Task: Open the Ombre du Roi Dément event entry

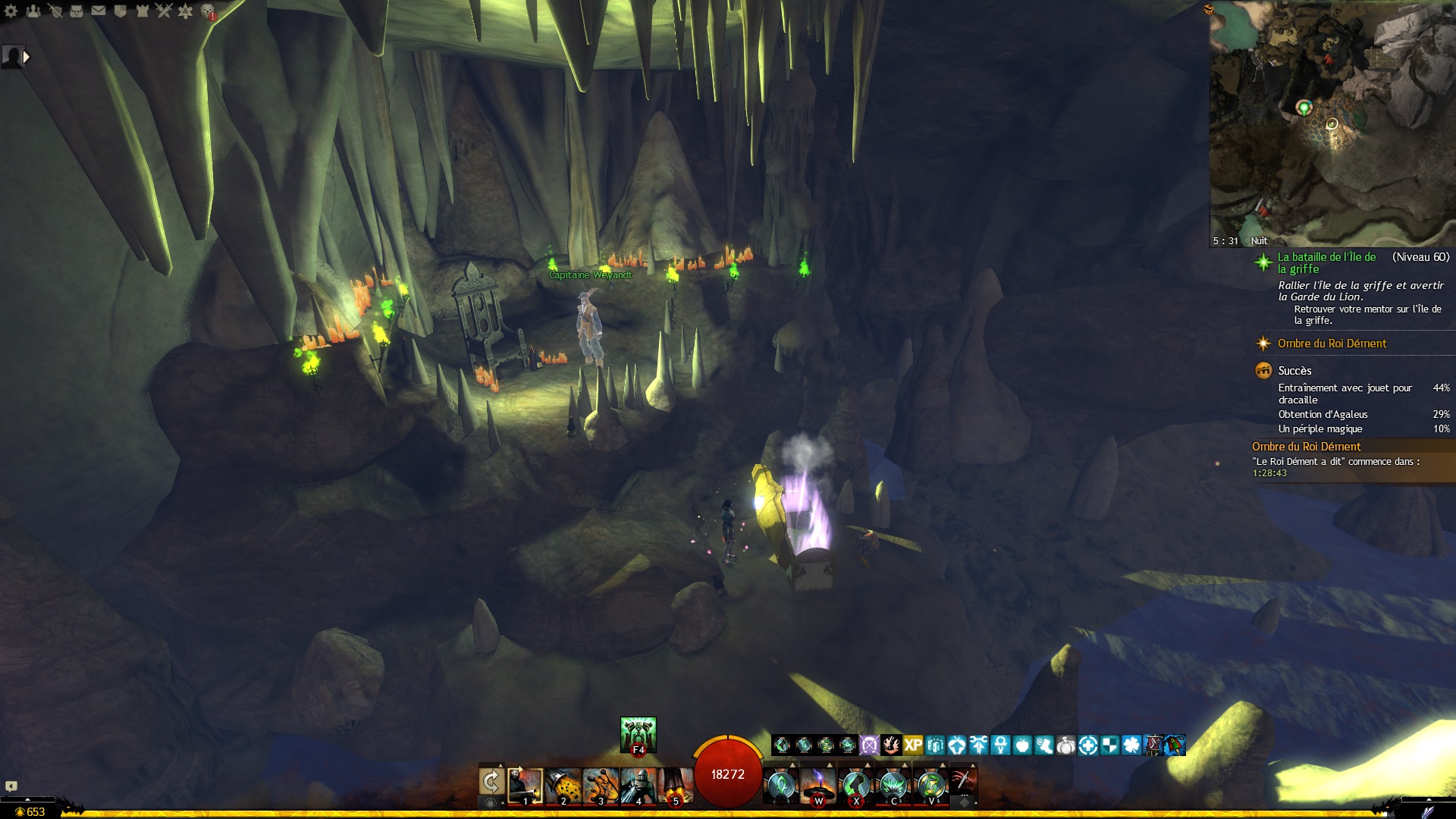Action: tap(1332, 344)
